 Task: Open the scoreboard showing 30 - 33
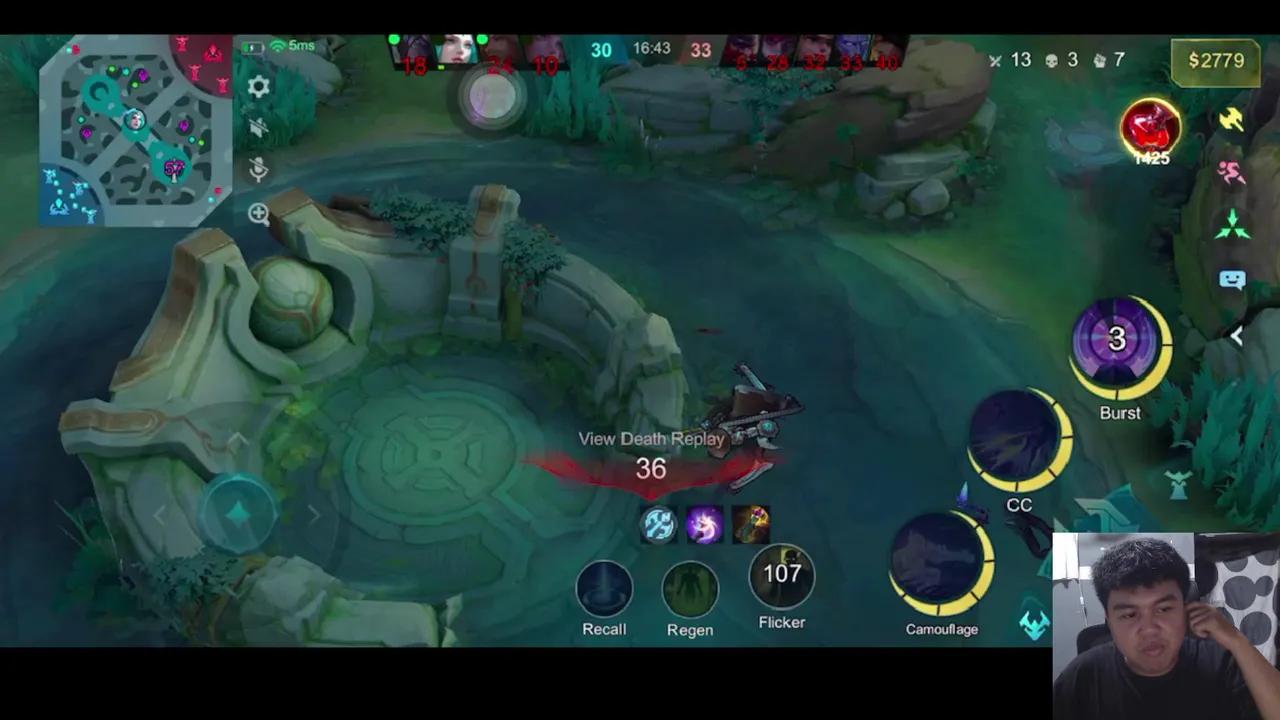pos(650,50)
